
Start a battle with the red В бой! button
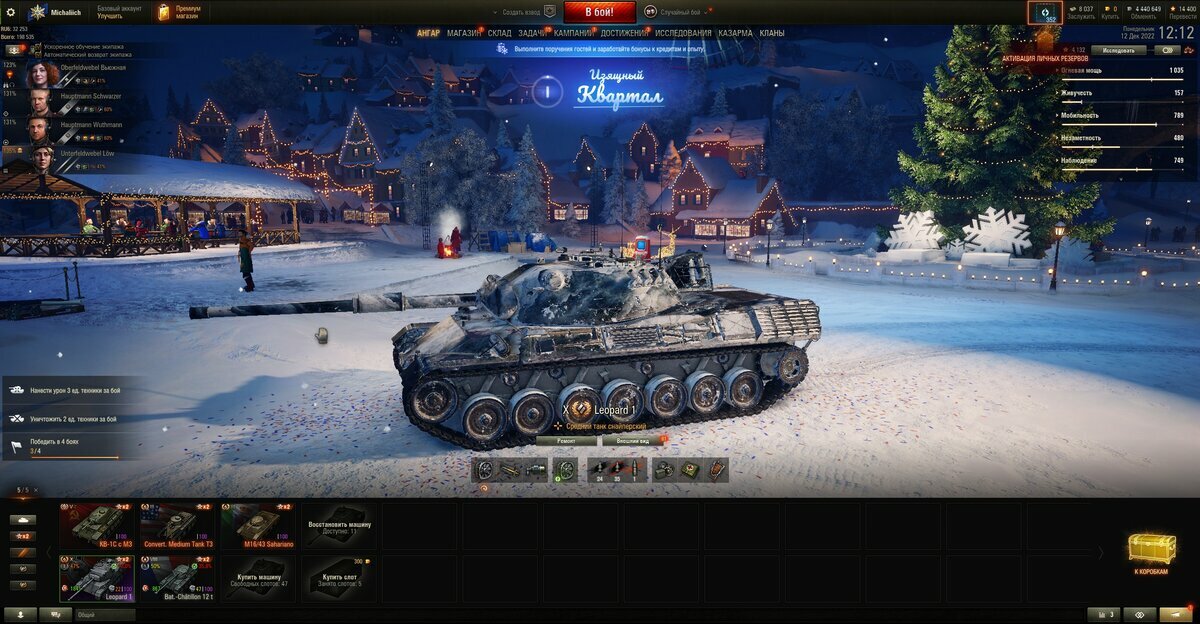[599, 12]
